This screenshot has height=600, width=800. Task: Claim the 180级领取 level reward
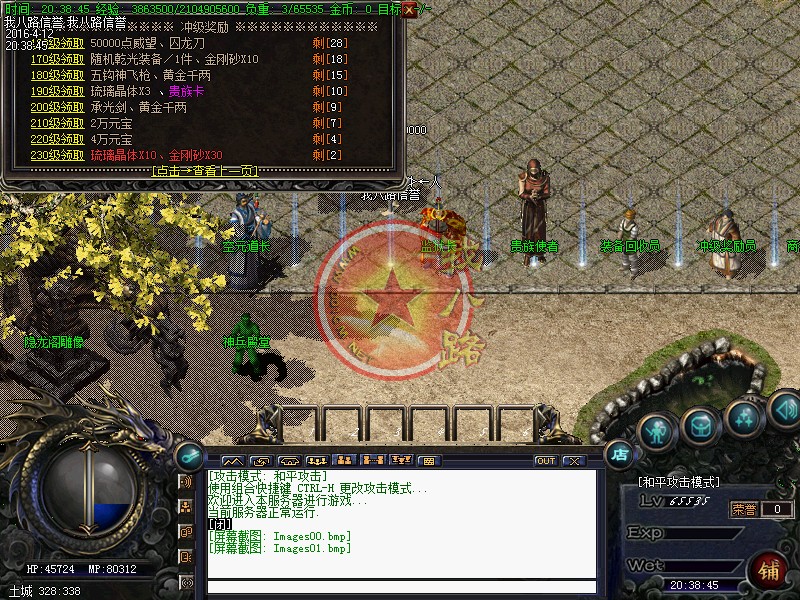point(58,76)
